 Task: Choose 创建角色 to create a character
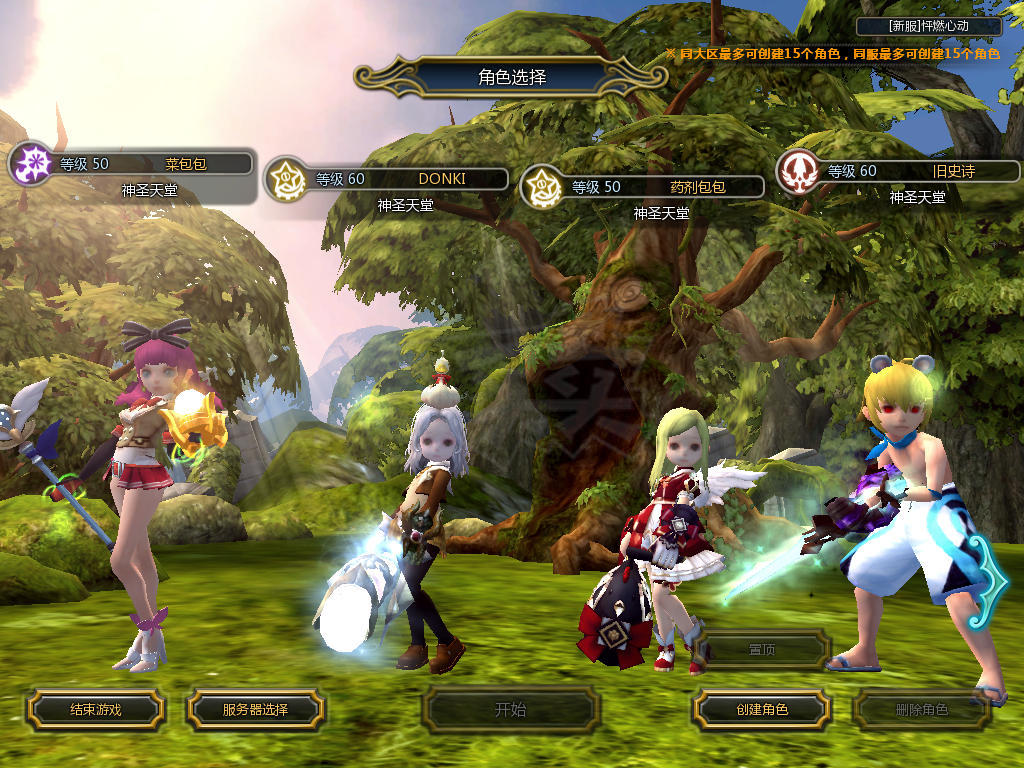[x=761, y=710]
